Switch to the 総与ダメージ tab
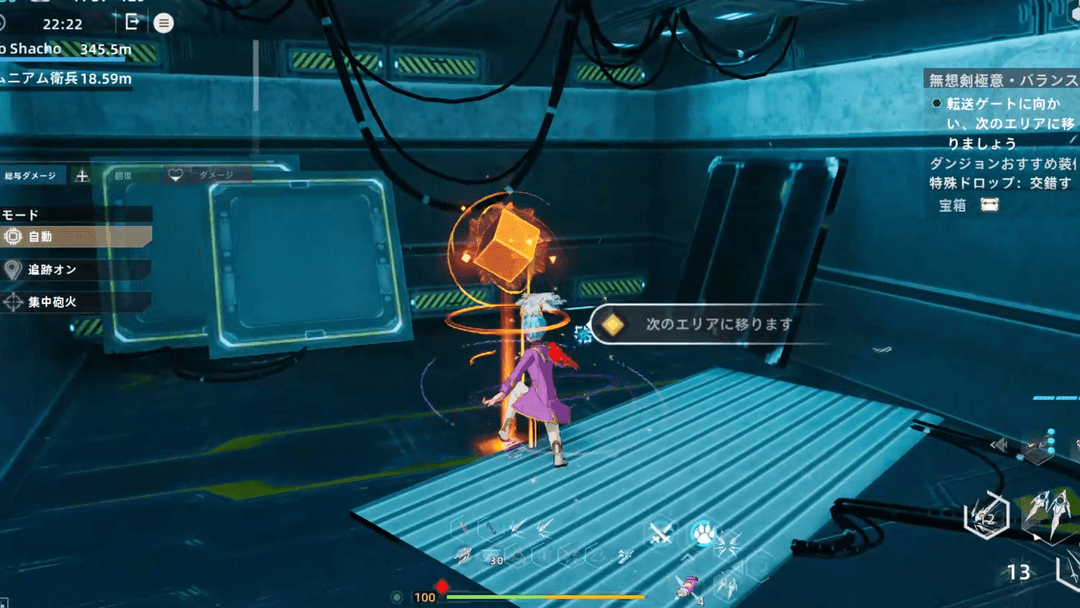This screenshot has width=1080, height=608. 32,175
